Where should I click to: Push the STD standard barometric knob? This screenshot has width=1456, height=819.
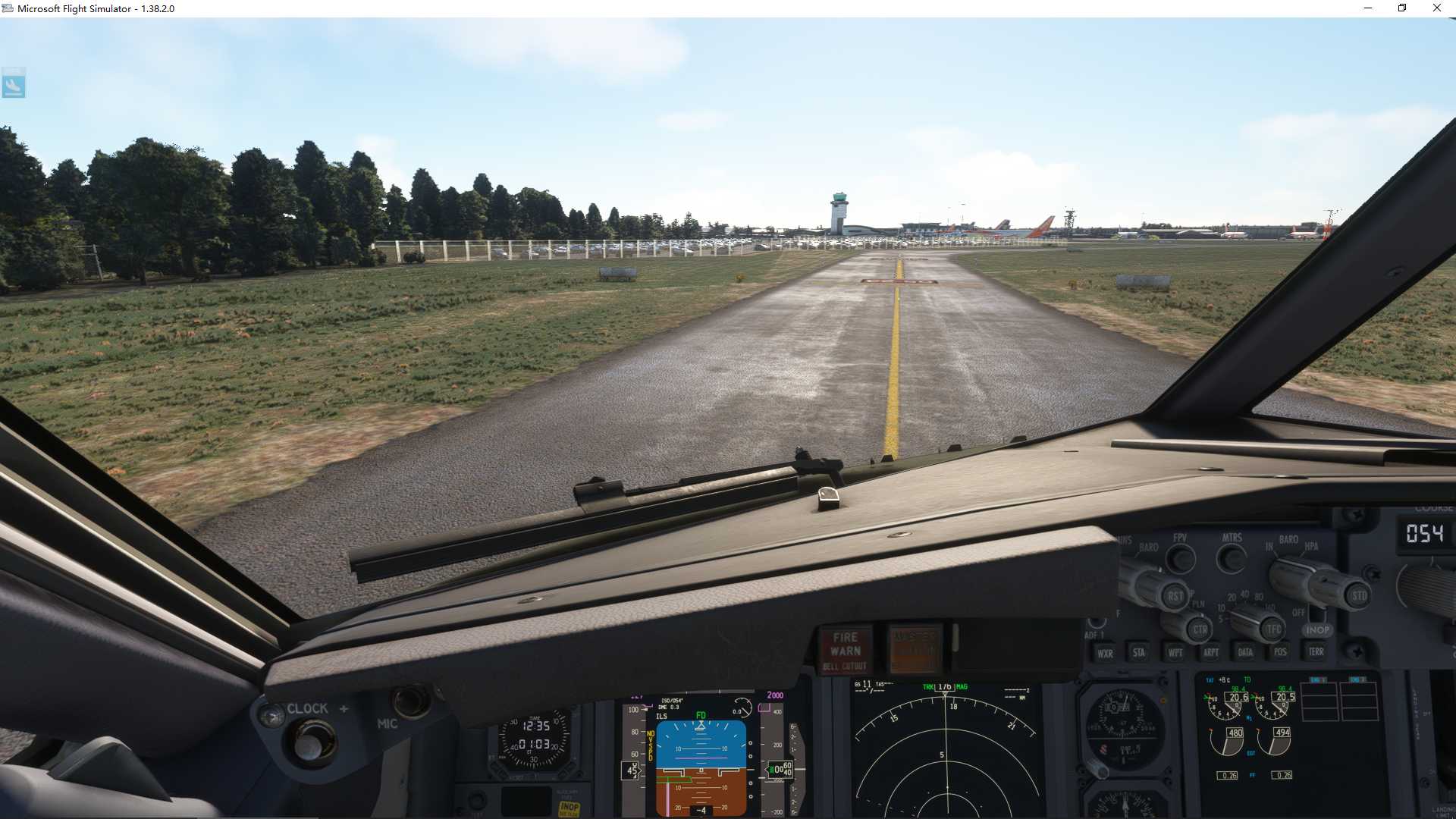(x=1357, y=595)
